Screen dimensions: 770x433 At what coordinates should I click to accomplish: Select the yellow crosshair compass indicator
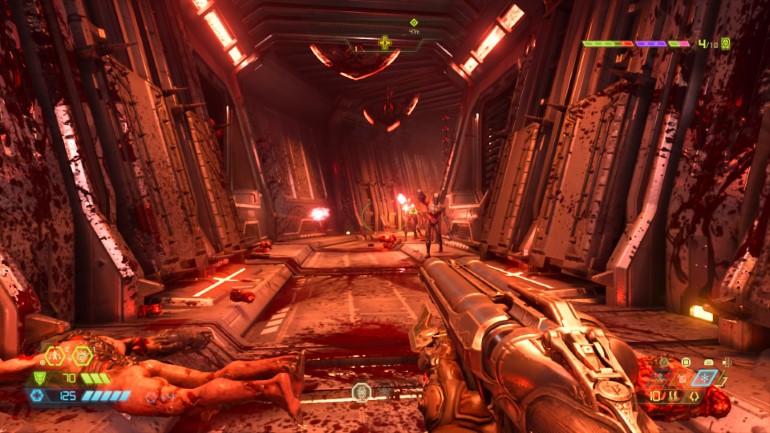click(x=384, y=42)
